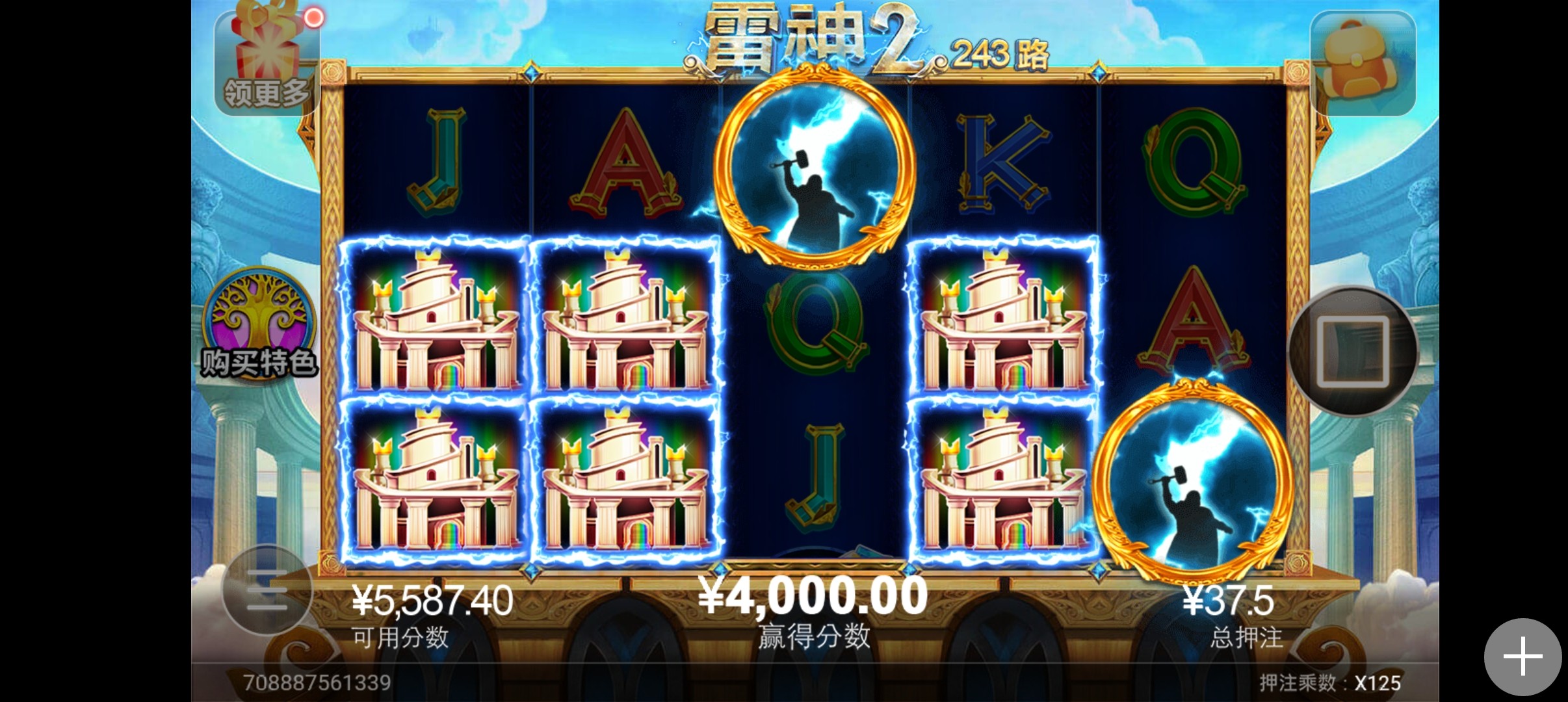Open the gift box '领更多' rewards
Screen dimensions: 1568x702
coord(267,62)
